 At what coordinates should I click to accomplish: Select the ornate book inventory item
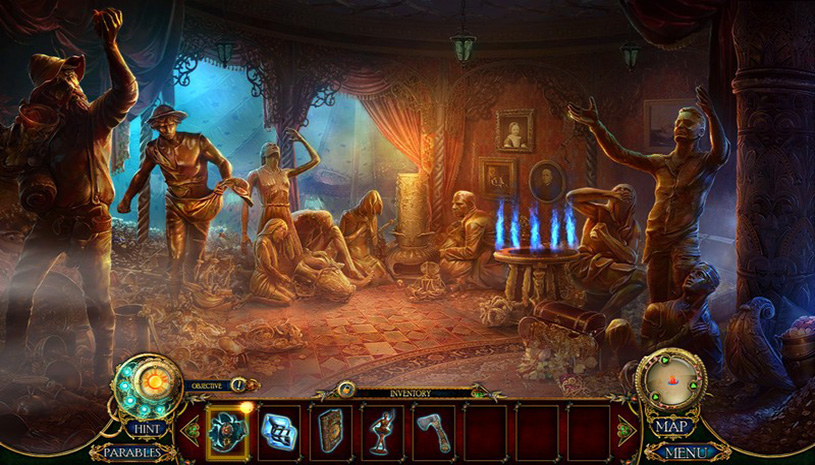[x=331, y=431]
